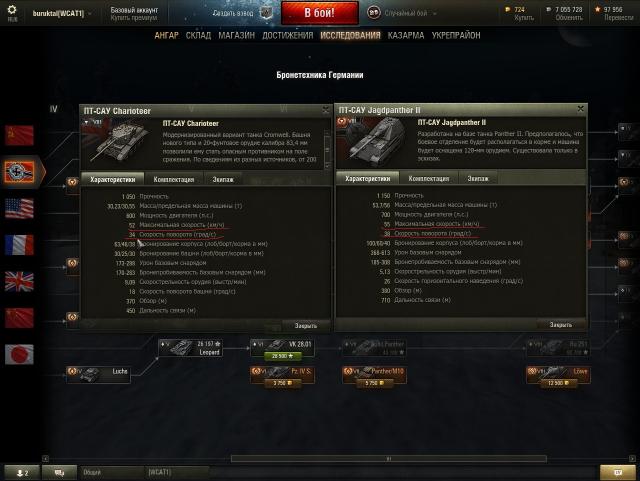Open the Ангар (Garage) menu tab
Image resolution: width=640 pixels, height=481 pixels.
coord(168,35)
